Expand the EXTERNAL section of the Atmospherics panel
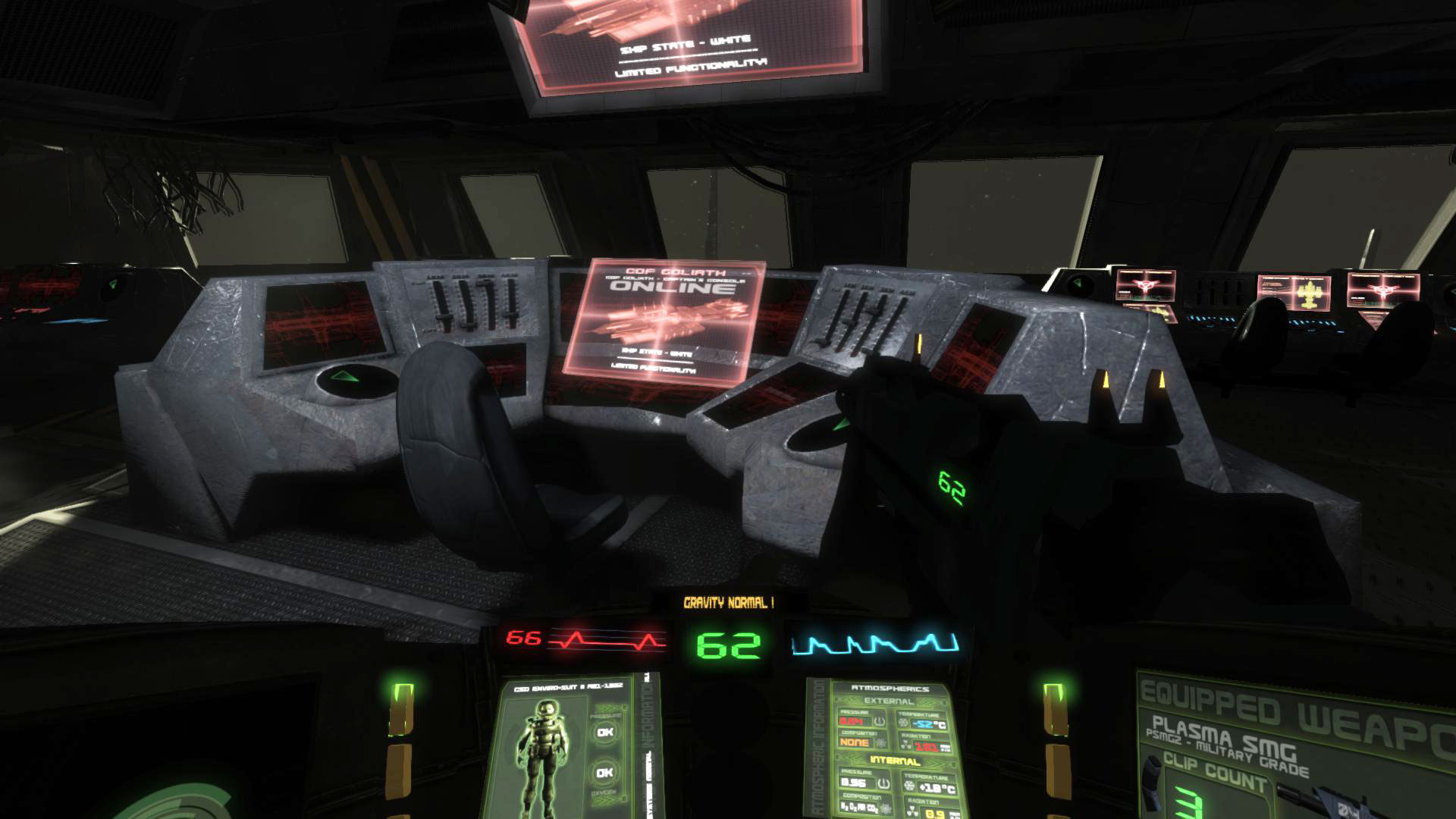Viewport: 1456px width, 819px height. click(888, 701)
